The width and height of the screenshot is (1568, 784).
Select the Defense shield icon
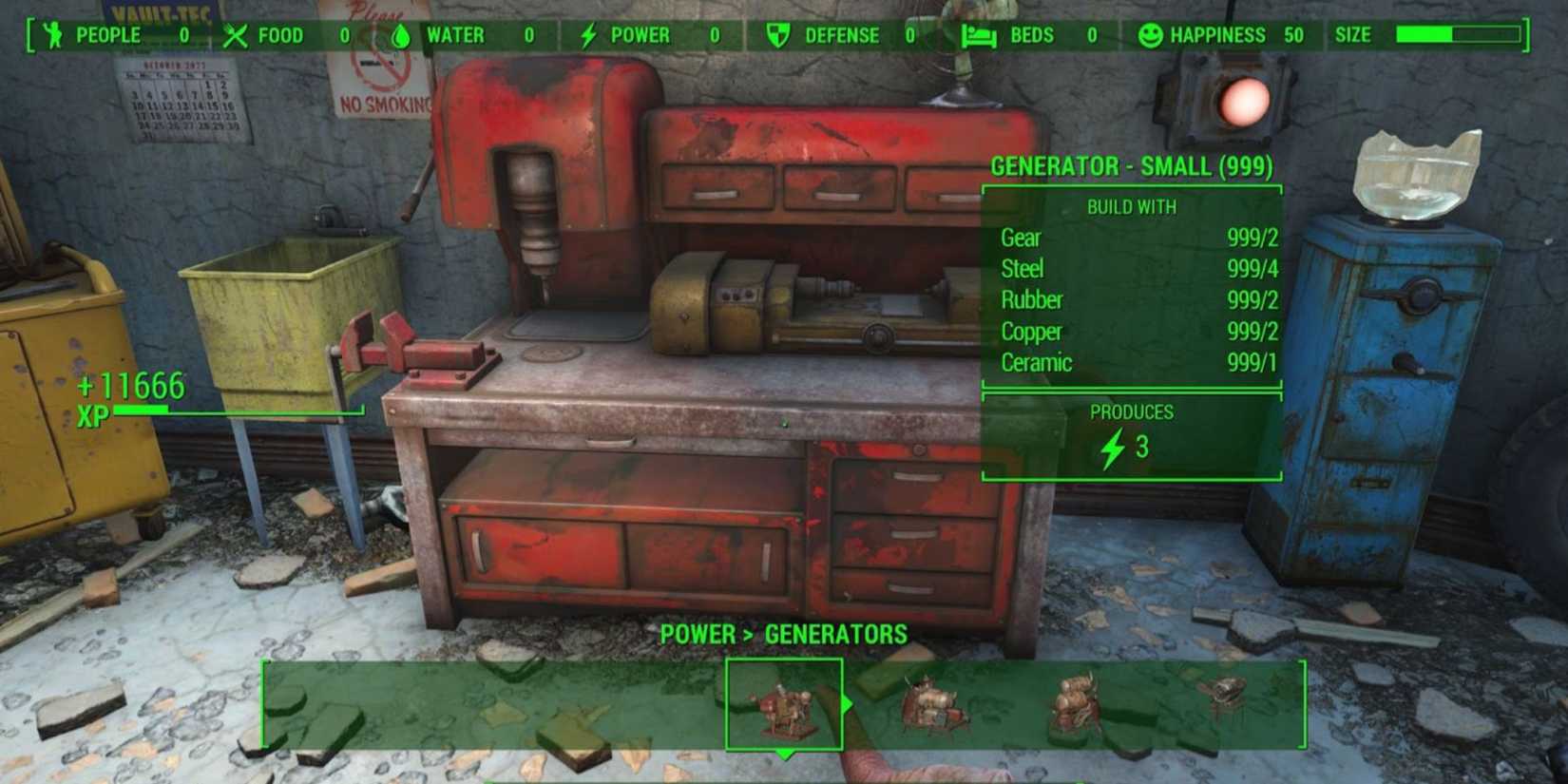776,36
